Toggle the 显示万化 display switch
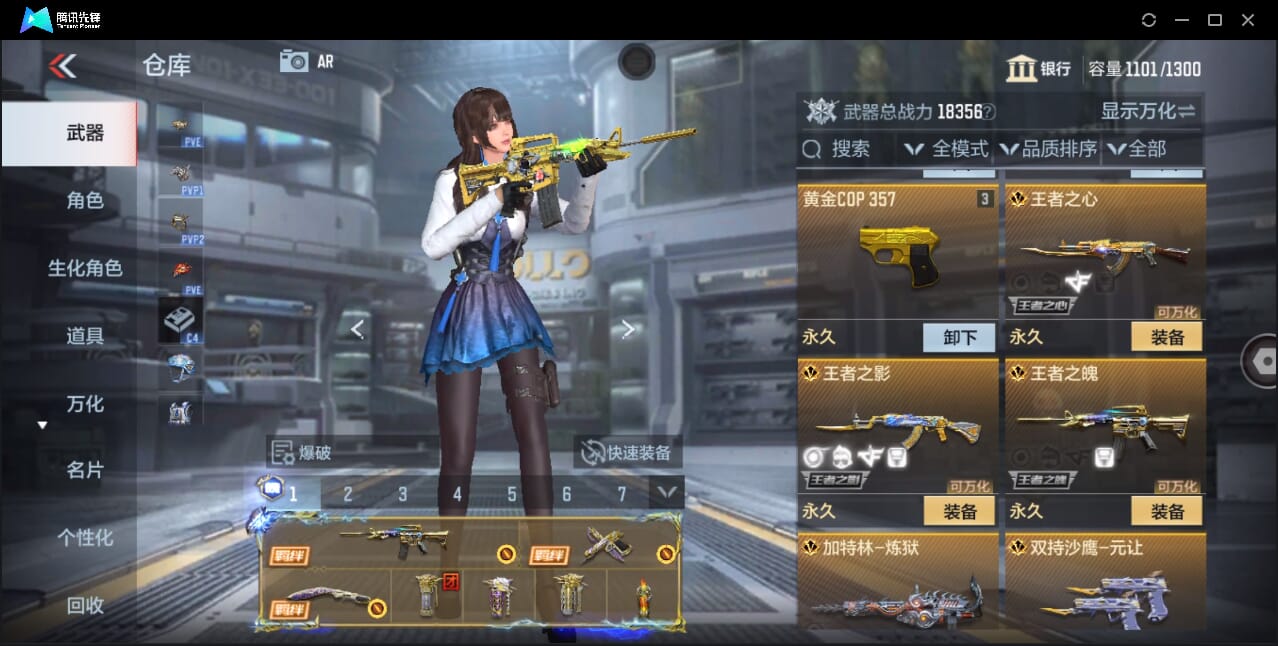This screenshot has height=646, width=1278. pyautogui.click(x=1148, y=111)
